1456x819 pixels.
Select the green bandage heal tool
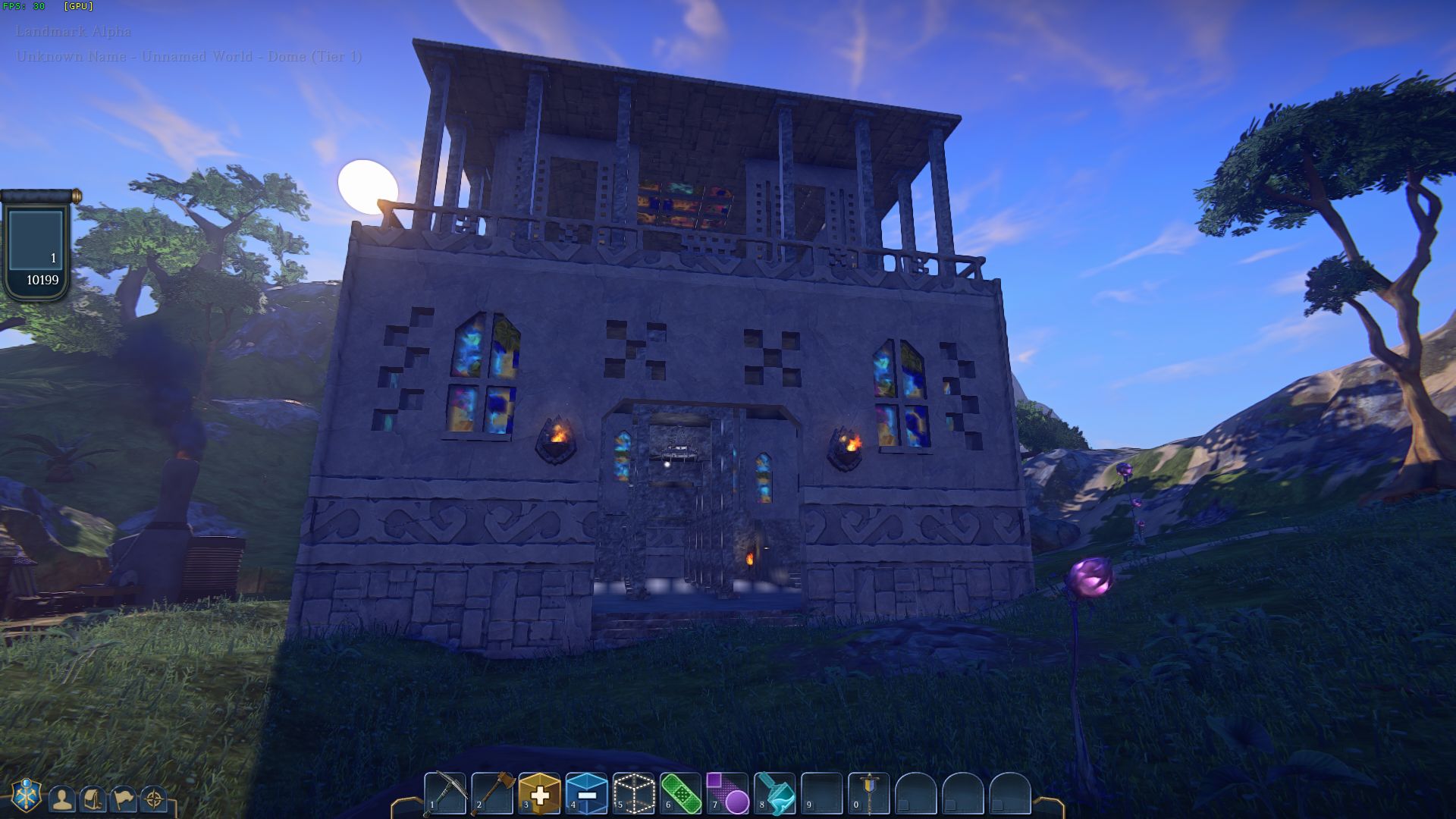point(681,793)
